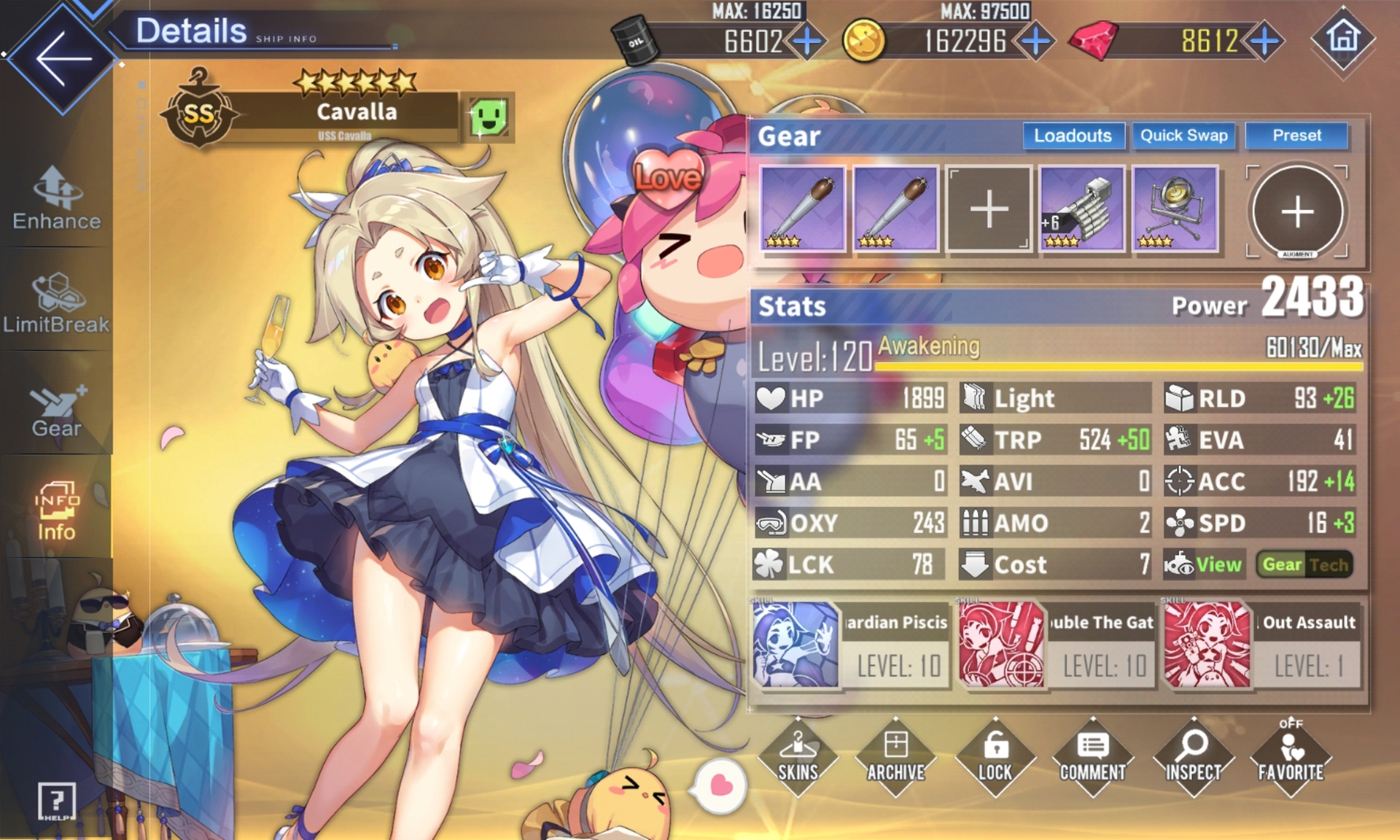
Task: Use Quick Swap for gear
Action: pyautogui.click(x=1183, y=136)
